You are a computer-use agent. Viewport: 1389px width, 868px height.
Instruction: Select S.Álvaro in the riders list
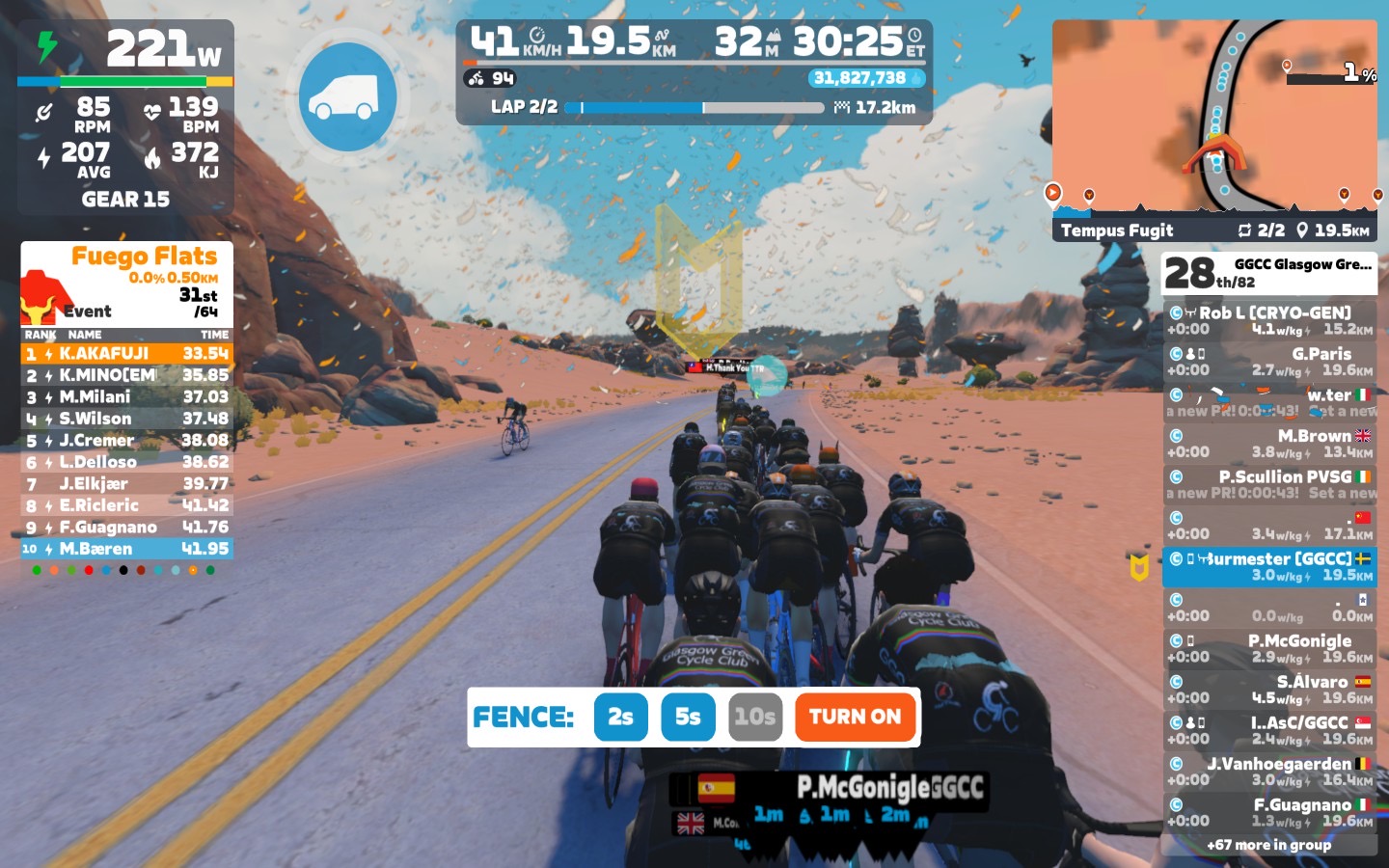click(1269, 690)
